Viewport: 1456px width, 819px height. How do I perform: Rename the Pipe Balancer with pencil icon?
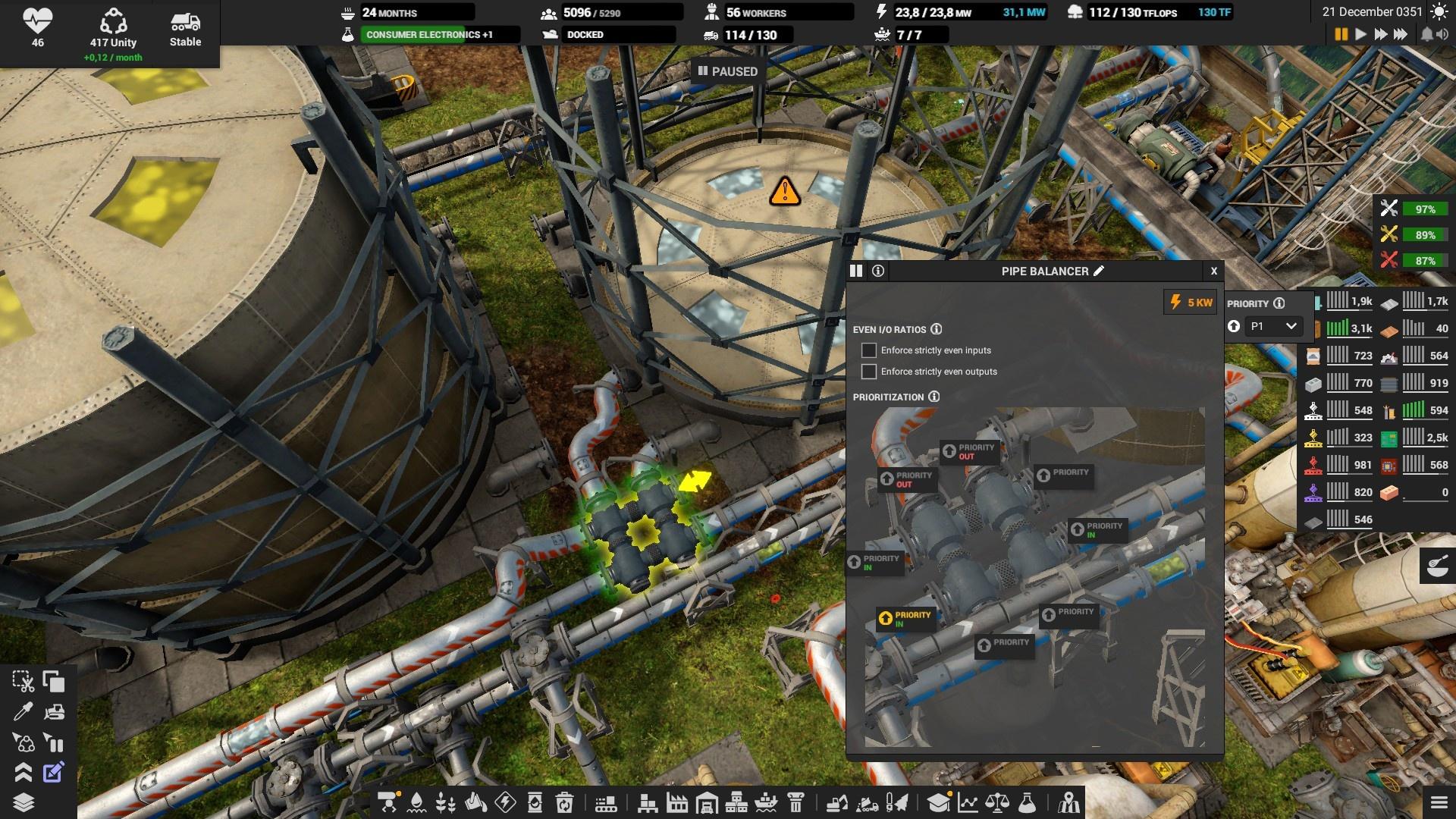click(x=1099, y=271)
